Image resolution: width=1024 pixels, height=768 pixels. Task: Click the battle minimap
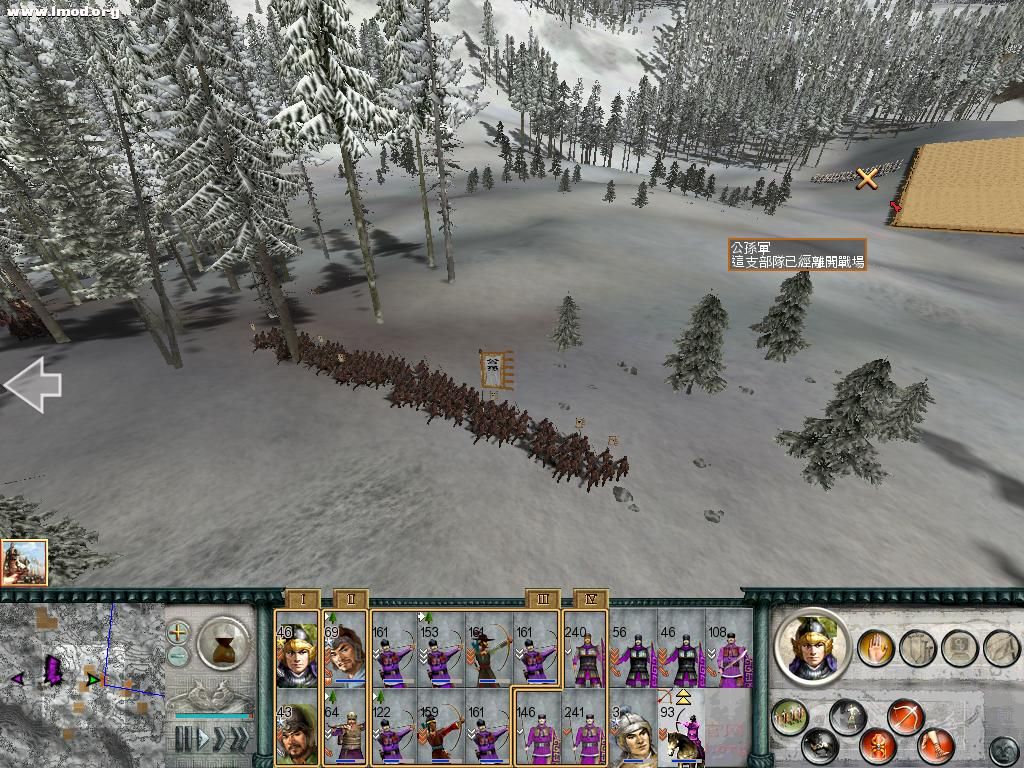pyautogui.click(x=80, y=680)
